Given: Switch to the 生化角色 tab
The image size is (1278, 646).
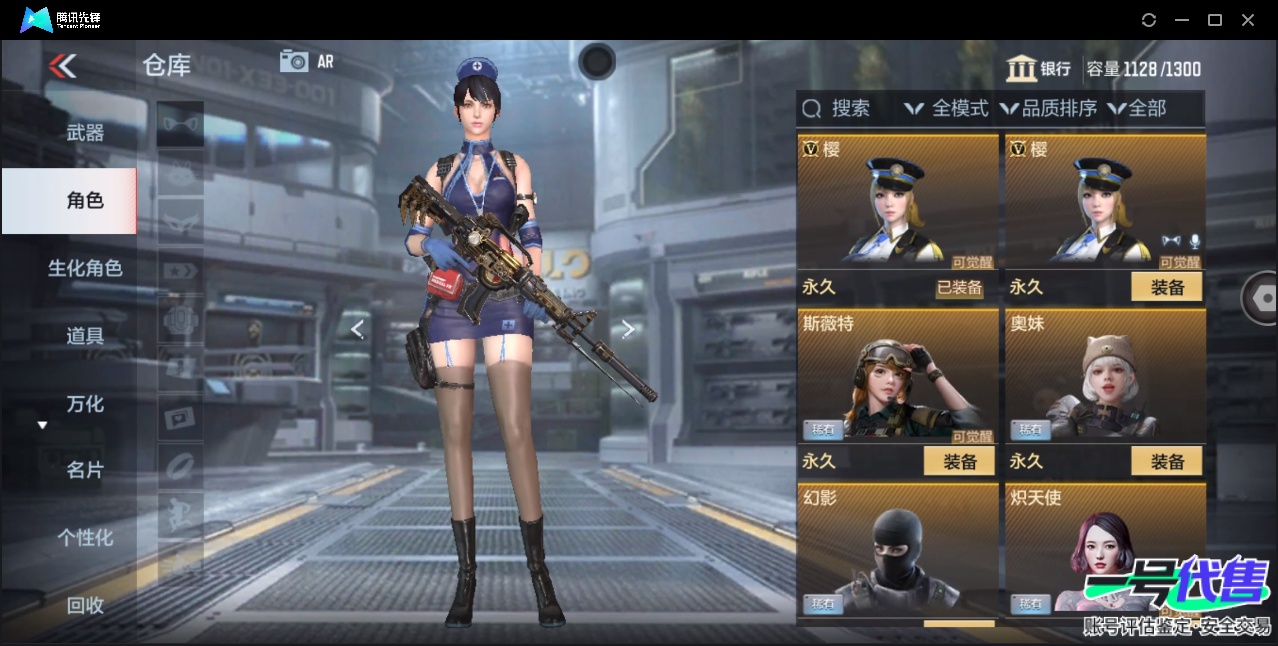Looking at the screenshot, I should coord(85,268).
